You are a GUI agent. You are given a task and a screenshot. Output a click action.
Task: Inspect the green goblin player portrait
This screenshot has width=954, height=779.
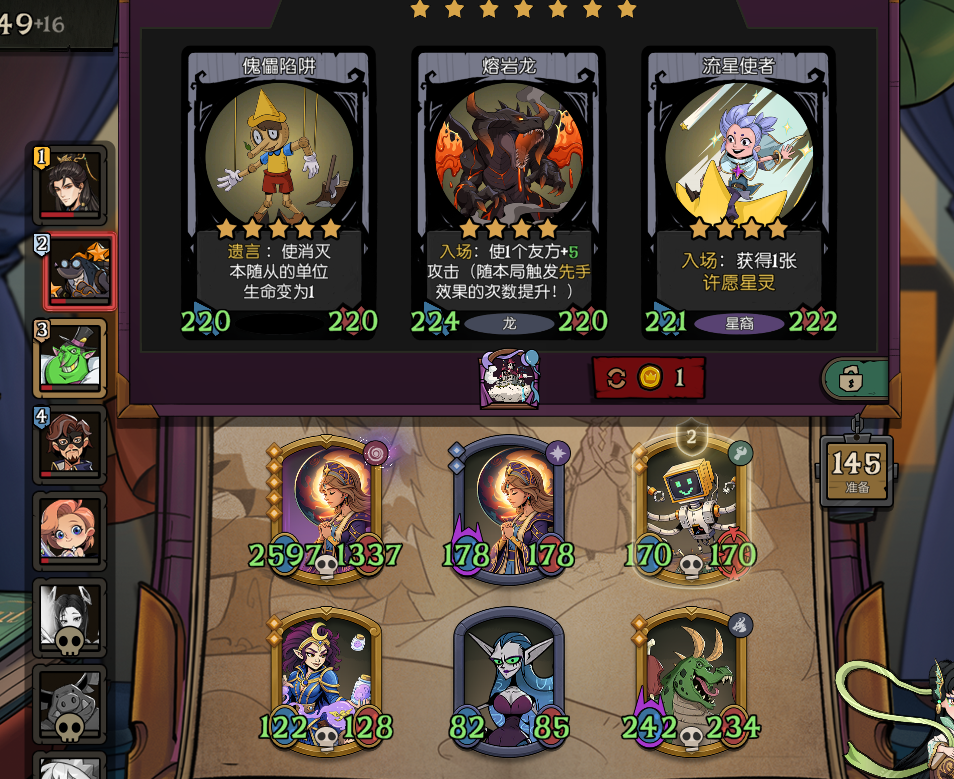70,358
